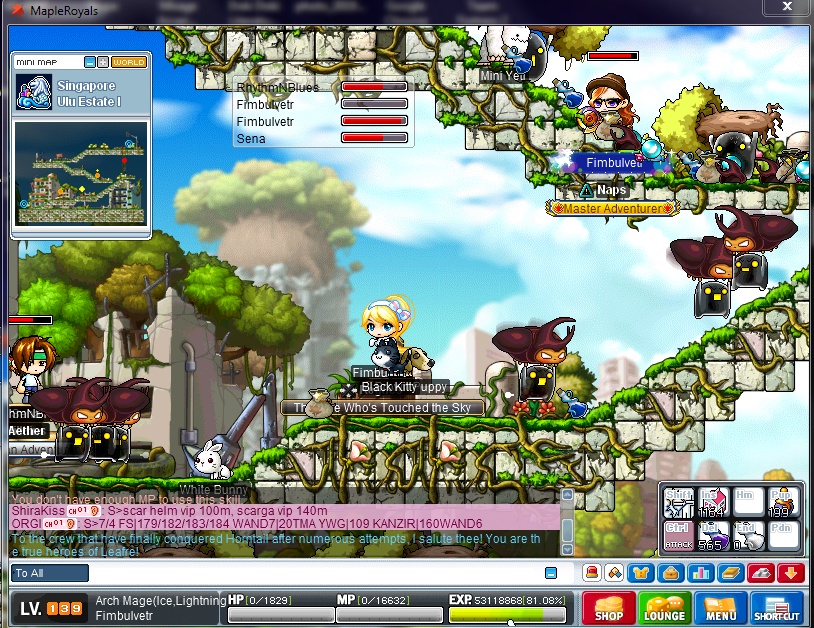Open the Cash Shop button
Viewport: 814px width, 628px height.
[609, 607]
